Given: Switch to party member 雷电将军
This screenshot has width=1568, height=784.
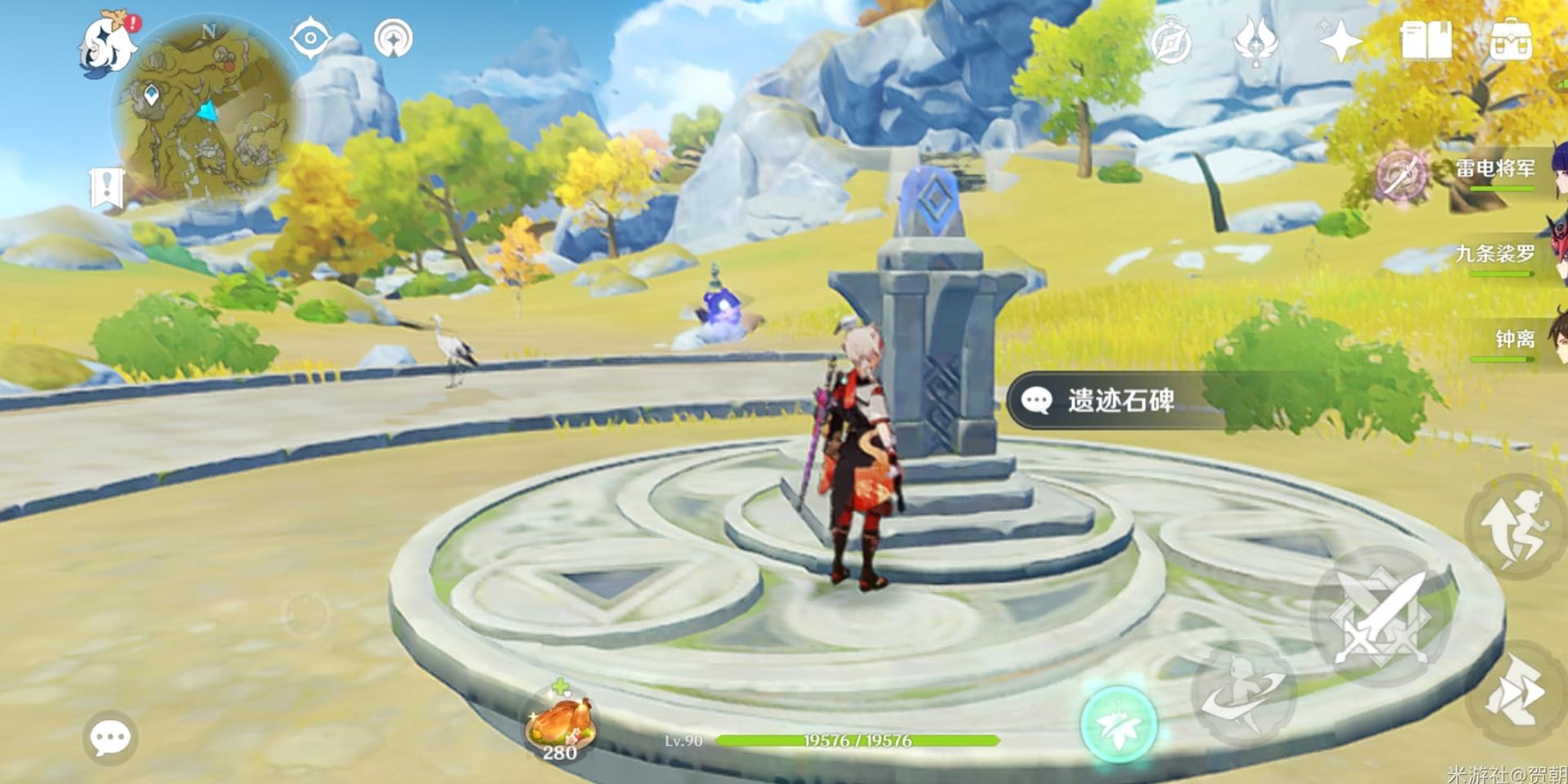Looking at the screenshot, I should [x=1494, y=170].
